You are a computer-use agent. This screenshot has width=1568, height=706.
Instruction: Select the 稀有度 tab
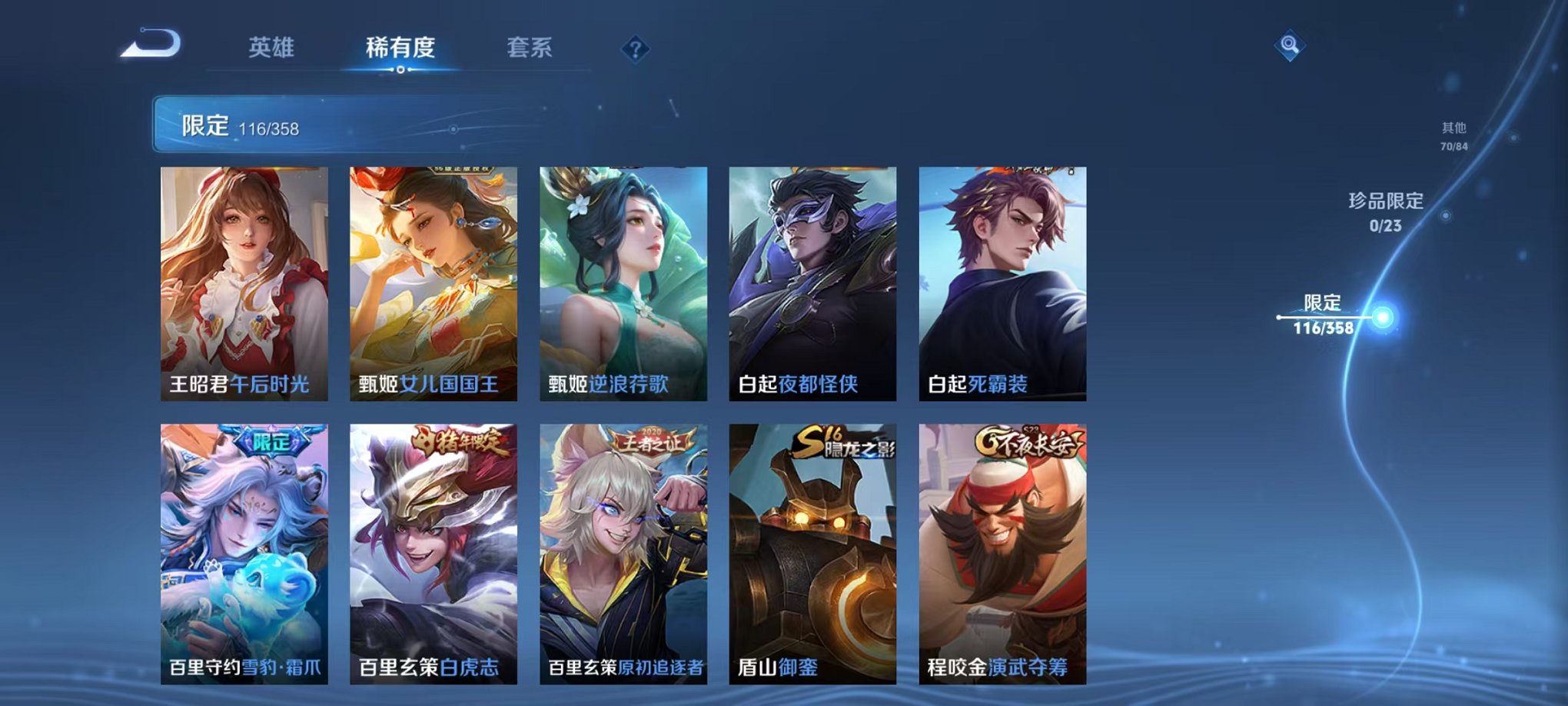400,48
